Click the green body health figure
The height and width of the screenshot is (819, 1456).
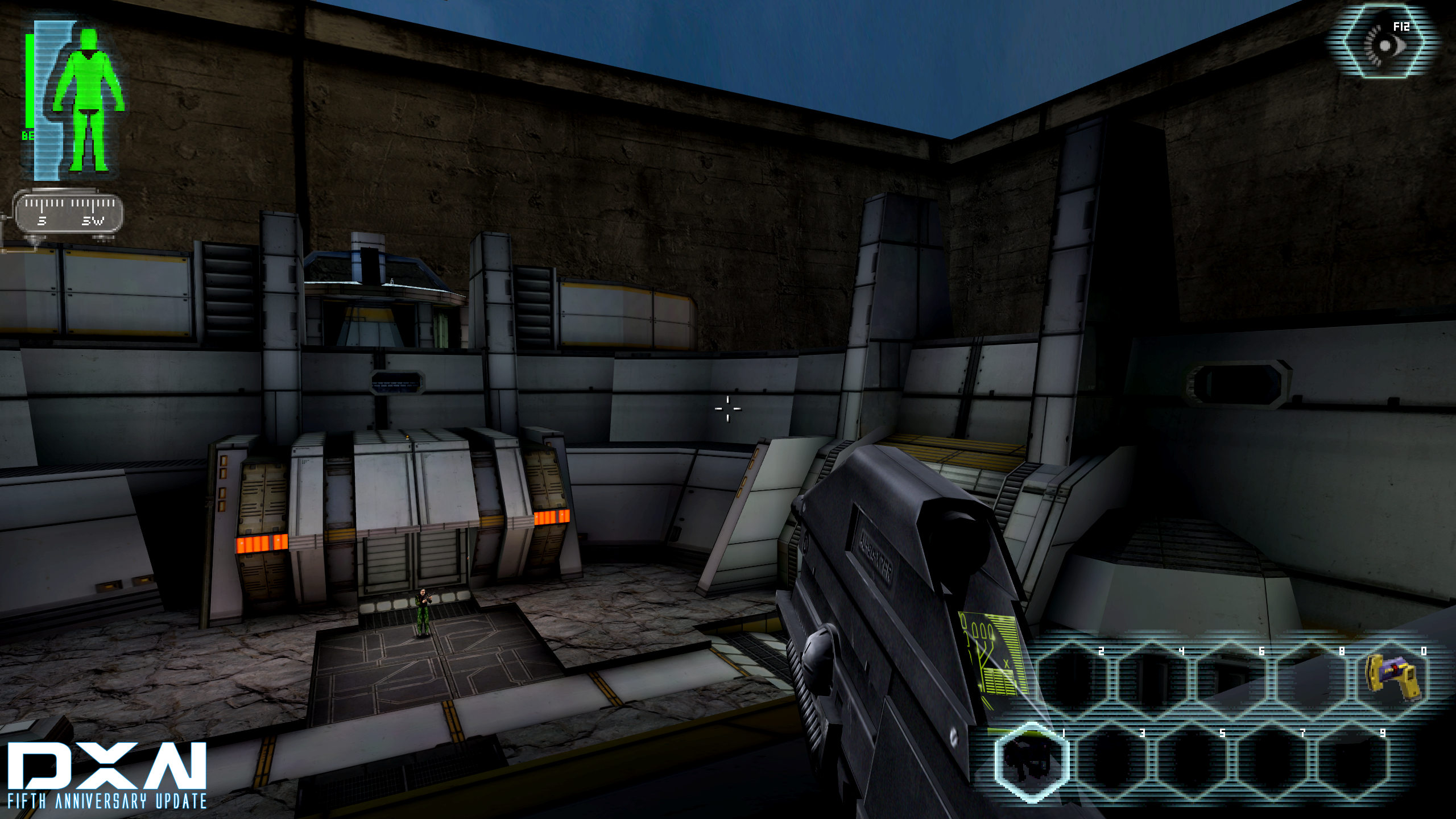[x=88, y=100]
